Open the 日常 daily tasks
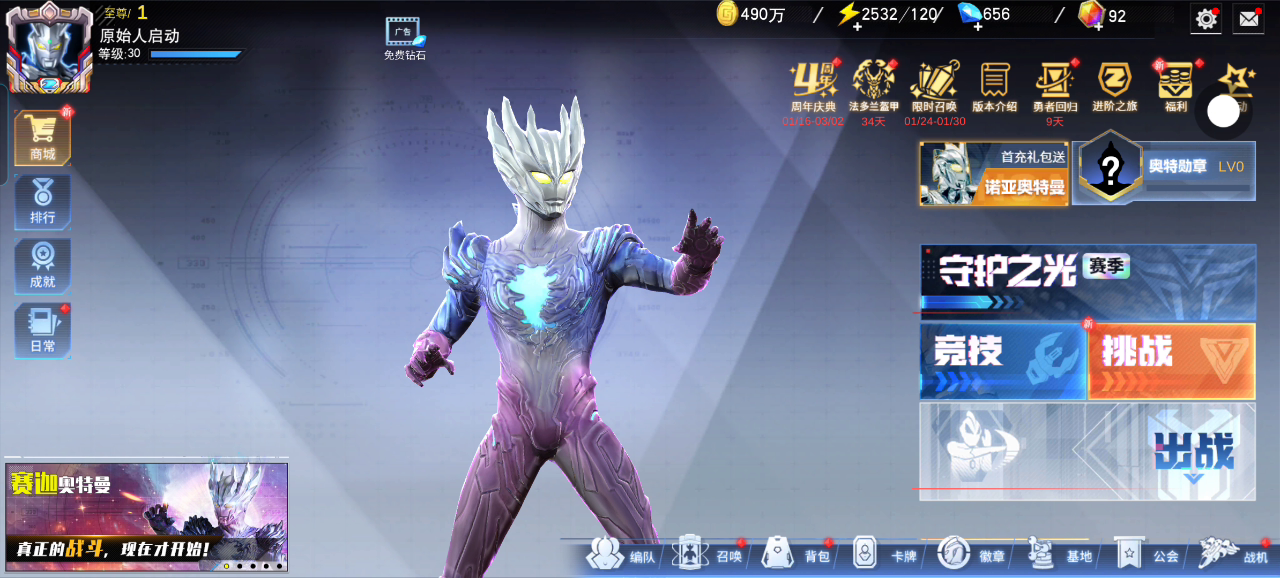Image resolution: width=1280 pixels, height=578 pixels. 42,330
